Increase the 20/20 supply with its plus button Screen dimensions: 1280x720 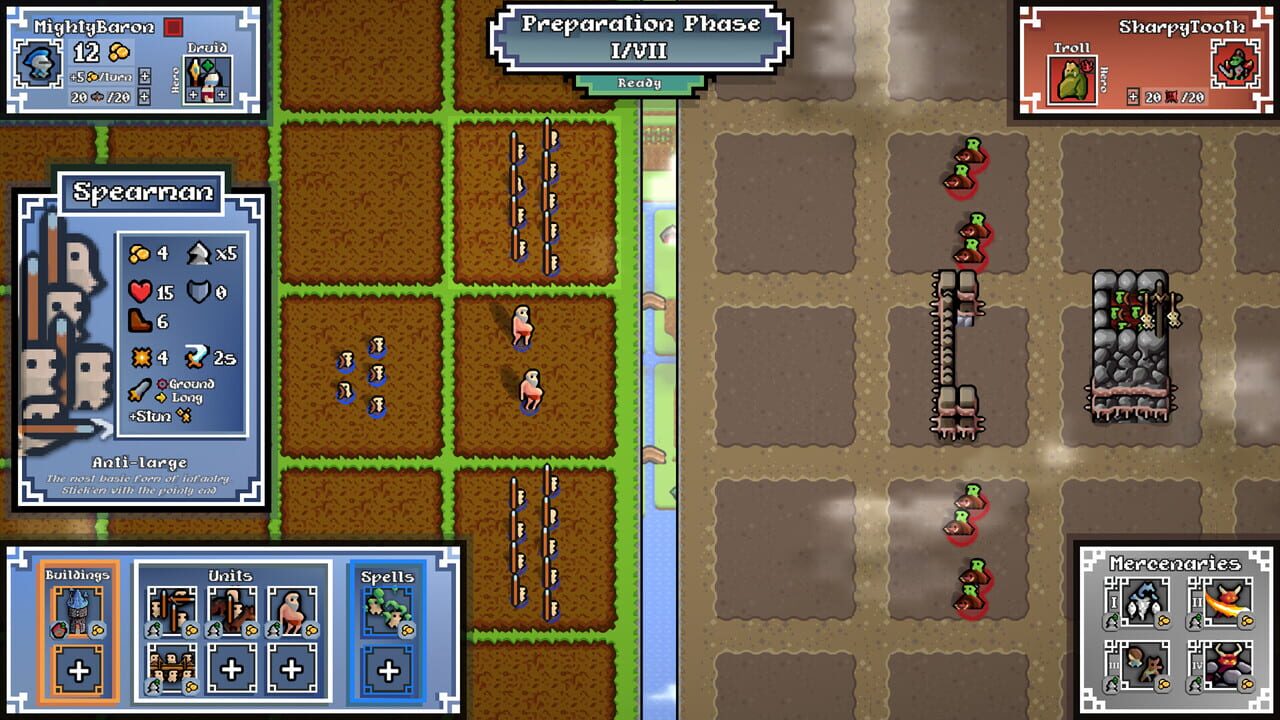145,96
